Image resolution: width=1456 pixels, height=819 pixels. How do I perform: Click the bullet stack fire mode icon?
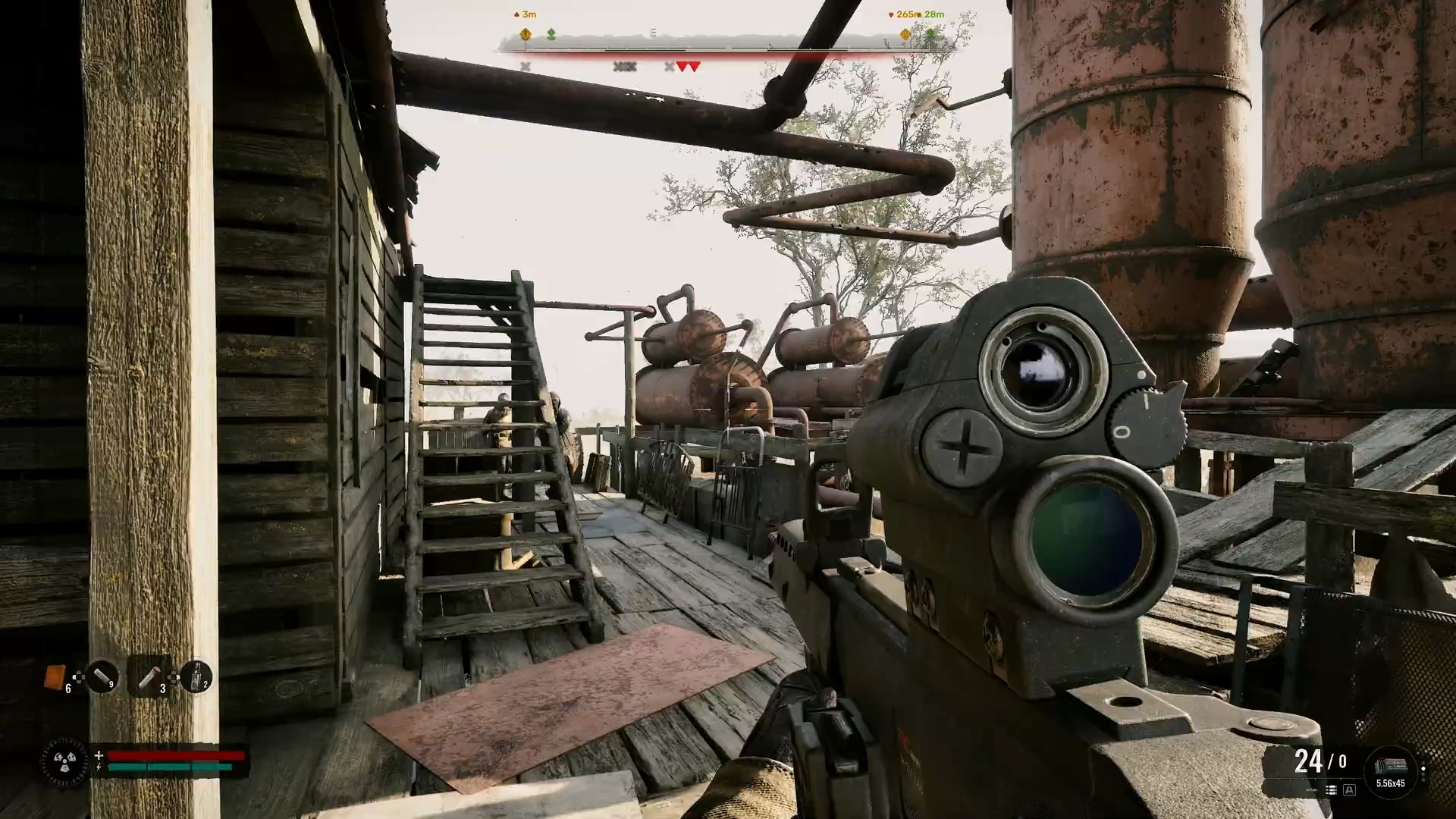point(1331,790)
